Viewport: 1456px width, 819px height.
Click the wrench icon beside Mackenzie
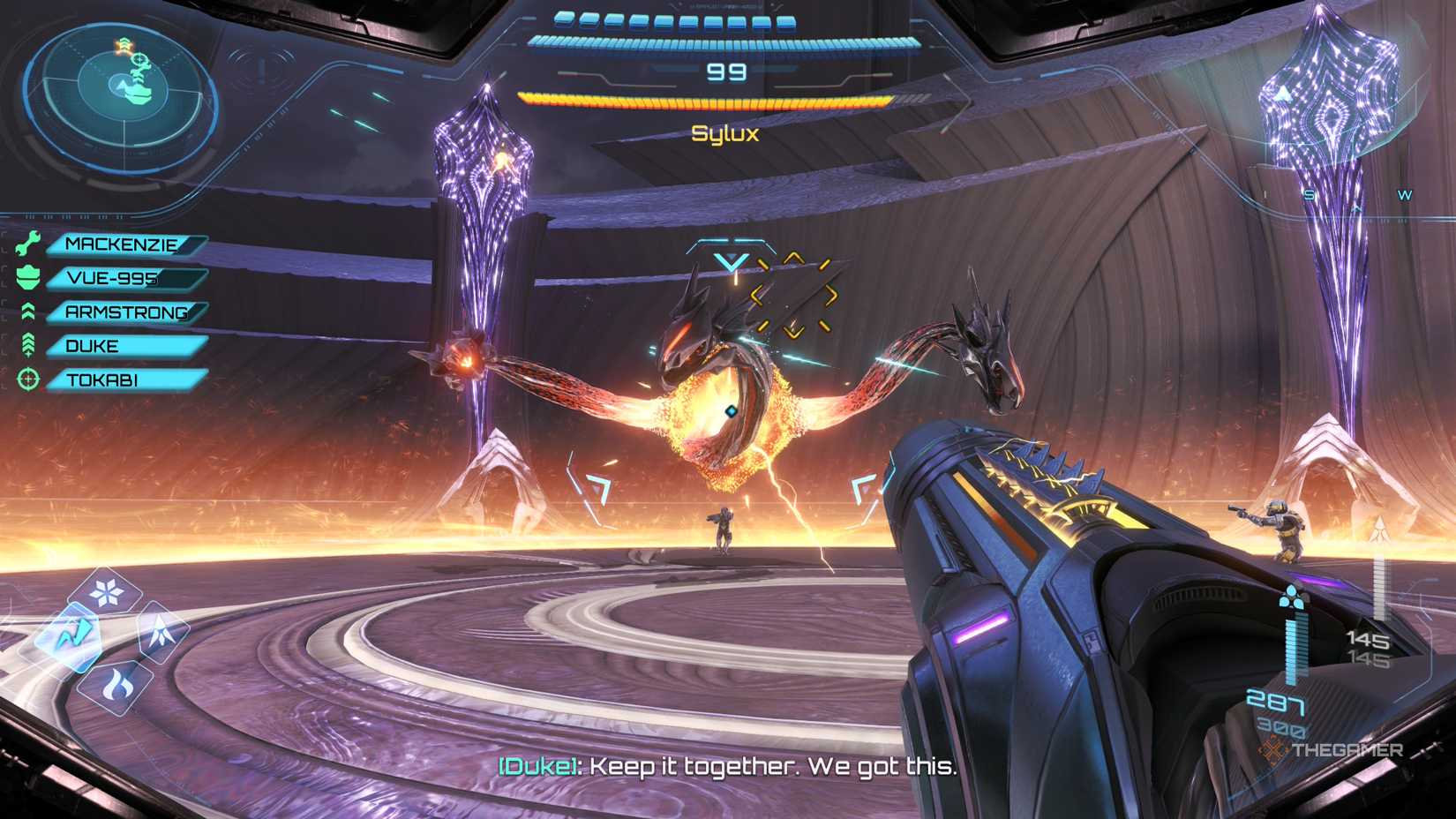coord(29,244)
